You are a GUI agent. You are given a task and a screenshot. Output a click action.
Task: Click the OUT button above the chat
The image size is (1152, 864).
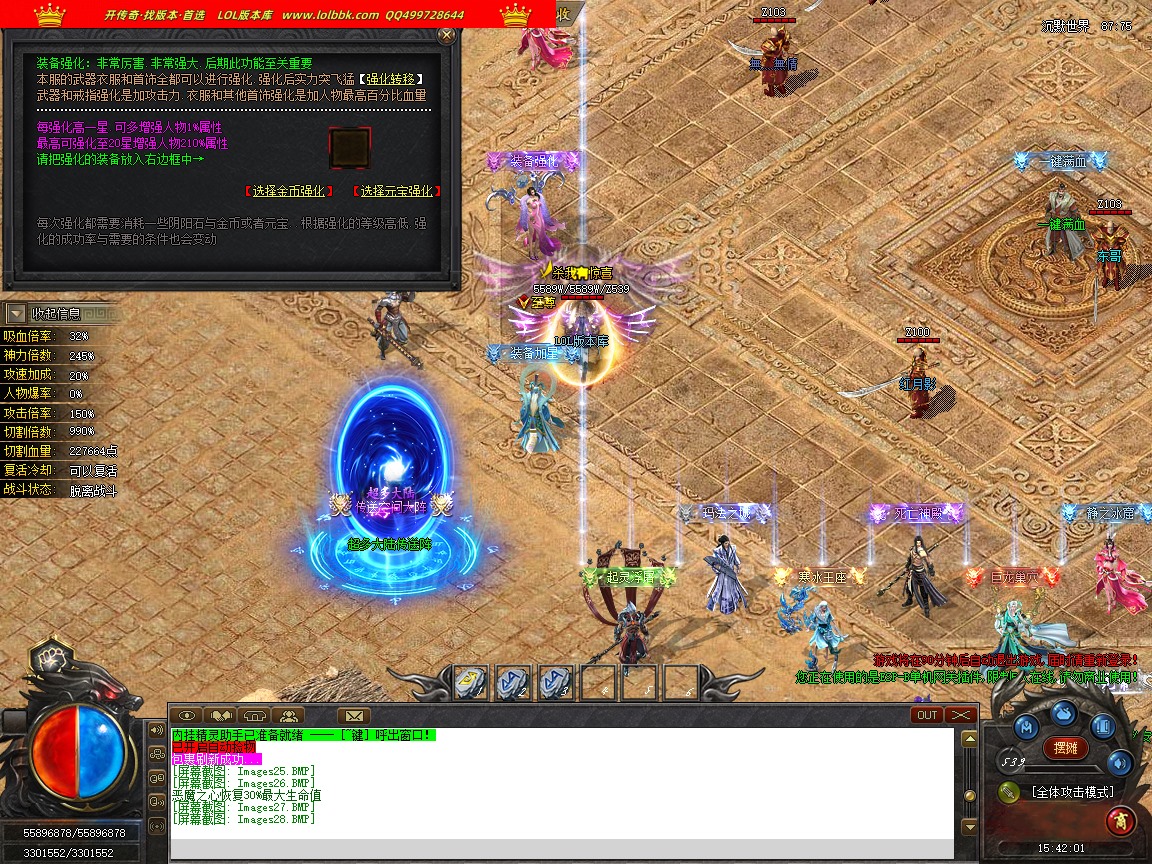(x=927, y=715)
